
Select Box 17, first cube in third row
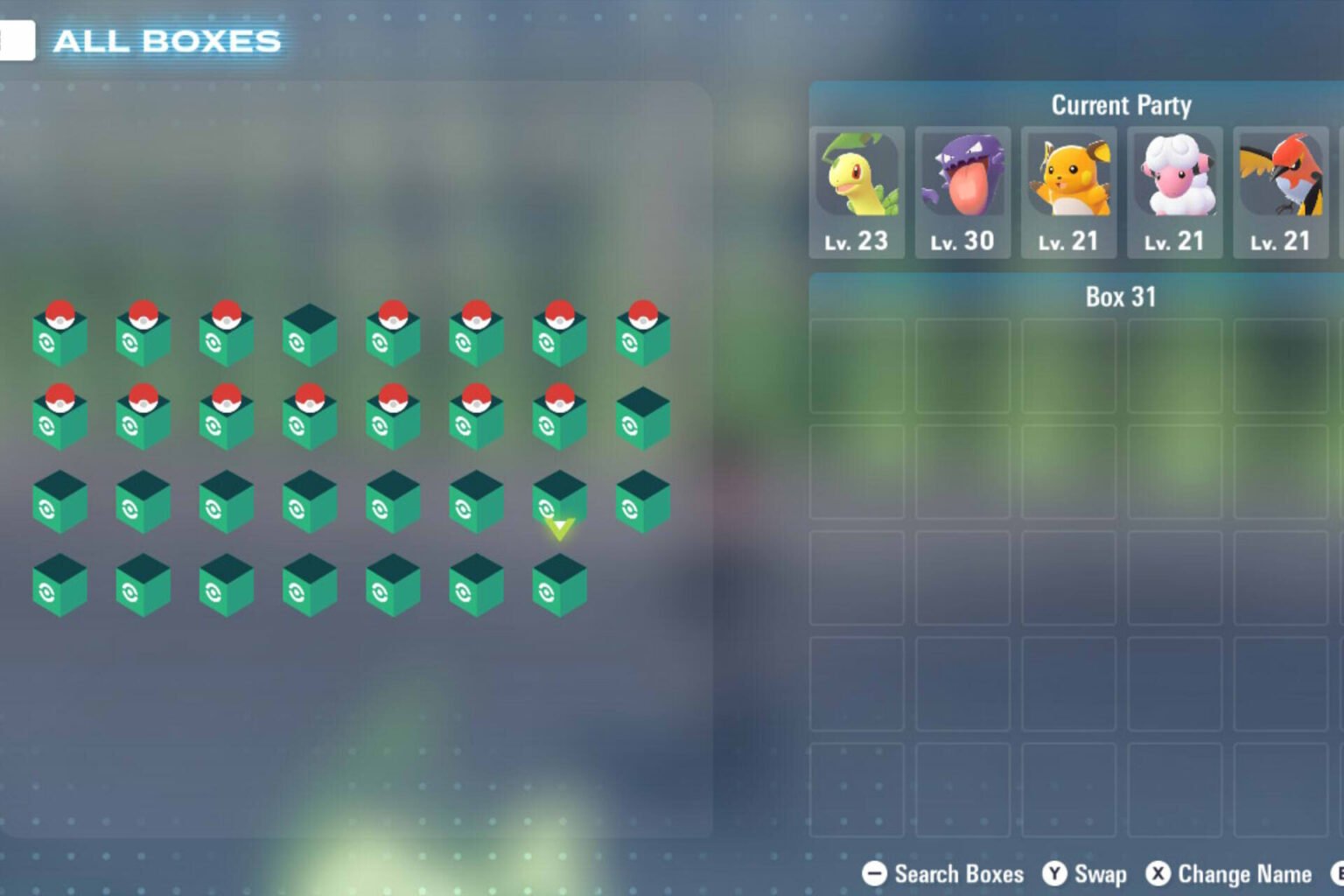pyautogui.click(x=59, y=503)
